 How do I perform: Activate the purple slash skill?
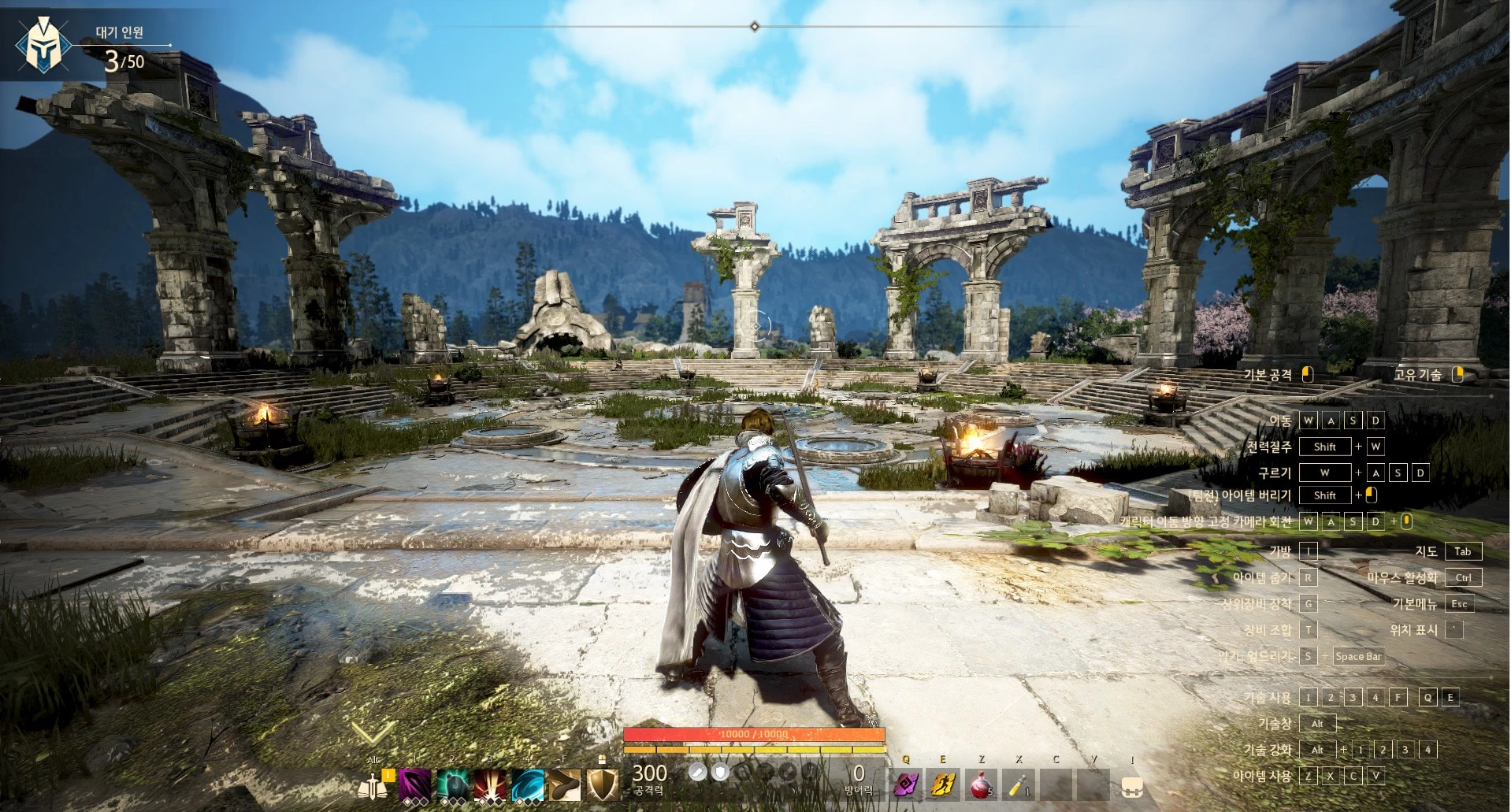pyautogui.click(x=414, y=784)
